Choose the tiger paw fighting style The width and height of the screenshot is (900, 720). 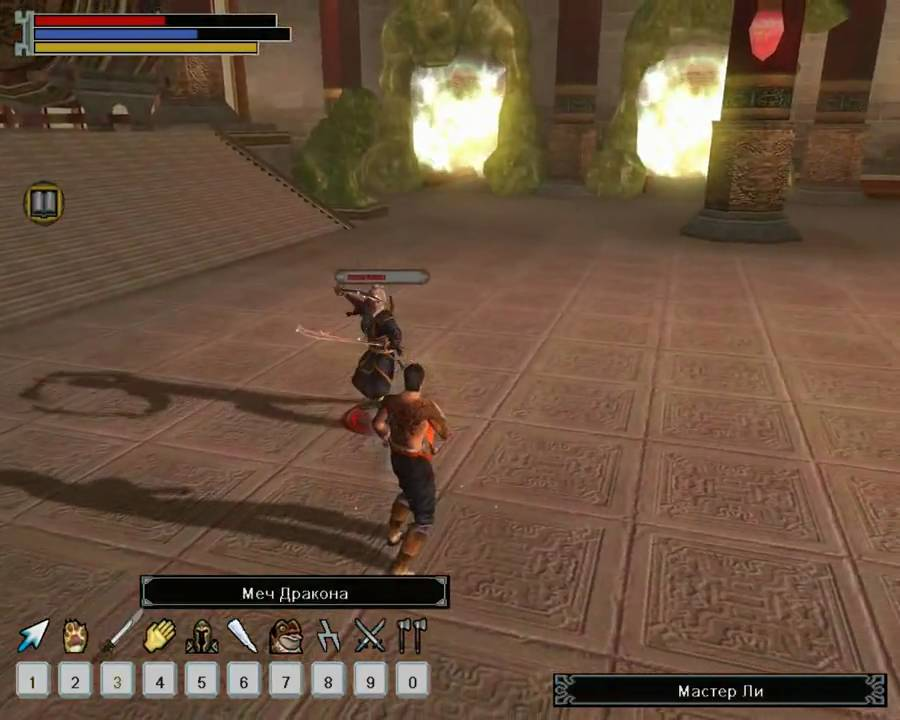(x=75, y=635)
